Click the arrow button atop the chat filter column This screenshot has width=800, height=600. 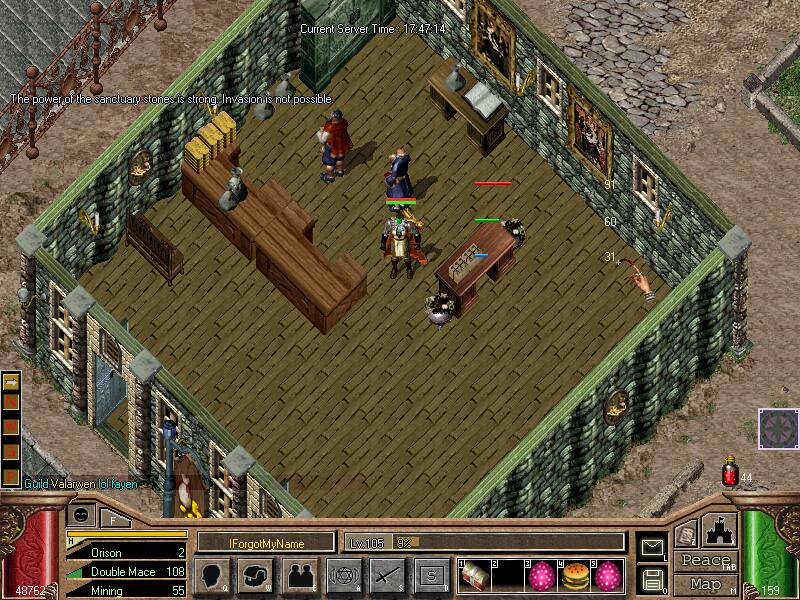point(11,382)
